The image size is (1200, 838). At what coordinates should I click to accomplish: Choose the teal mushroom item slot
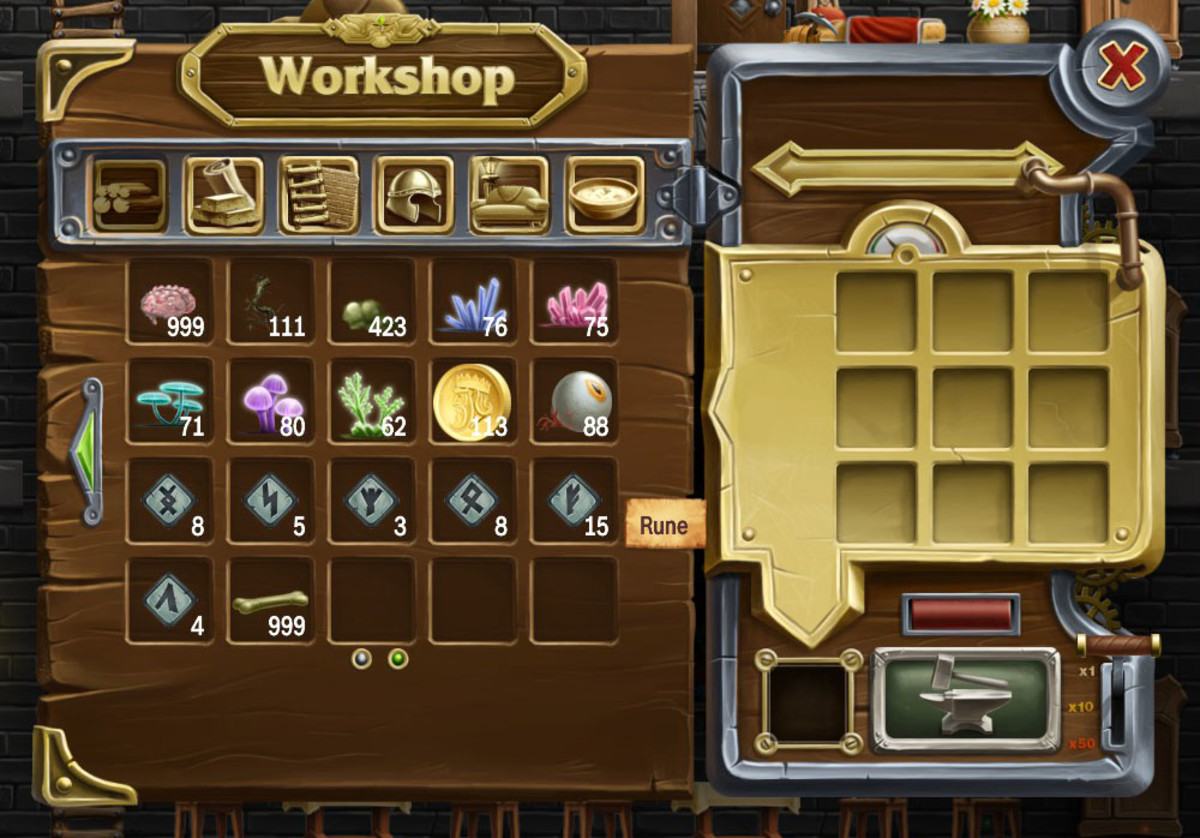pyautogui.click(x=171, y=402)
